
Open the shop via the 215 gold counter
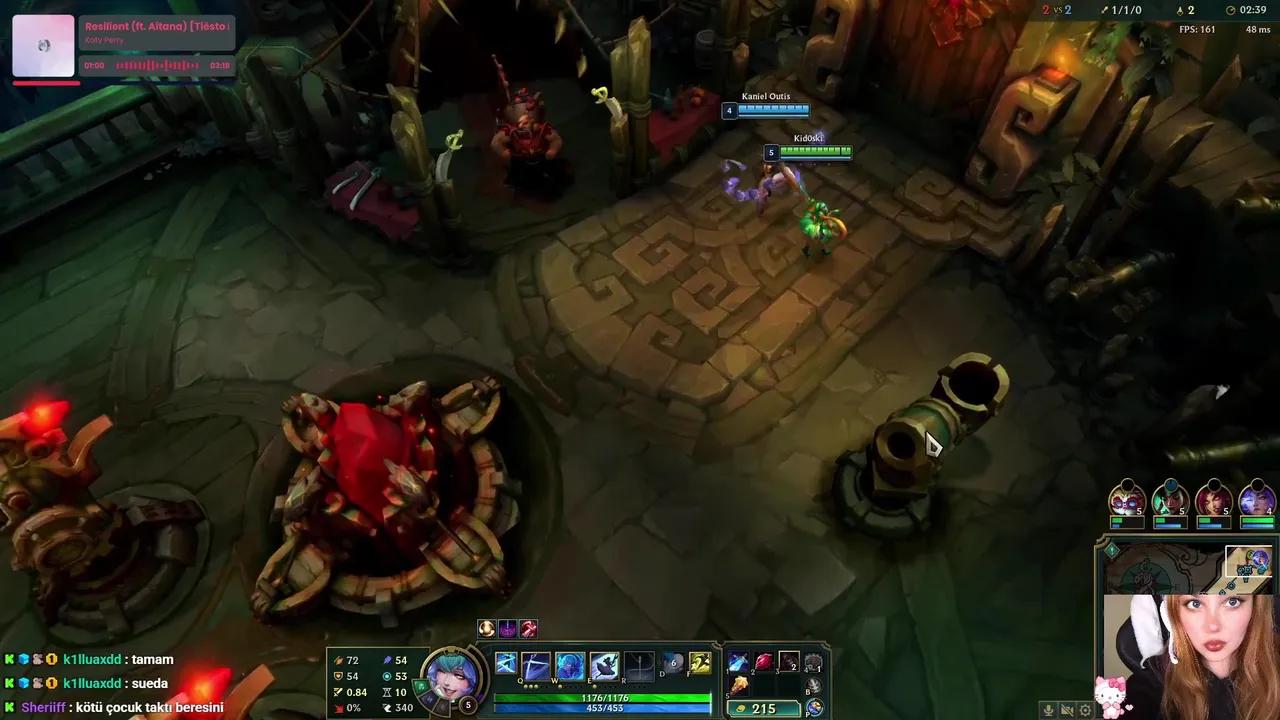click(763, 708)
